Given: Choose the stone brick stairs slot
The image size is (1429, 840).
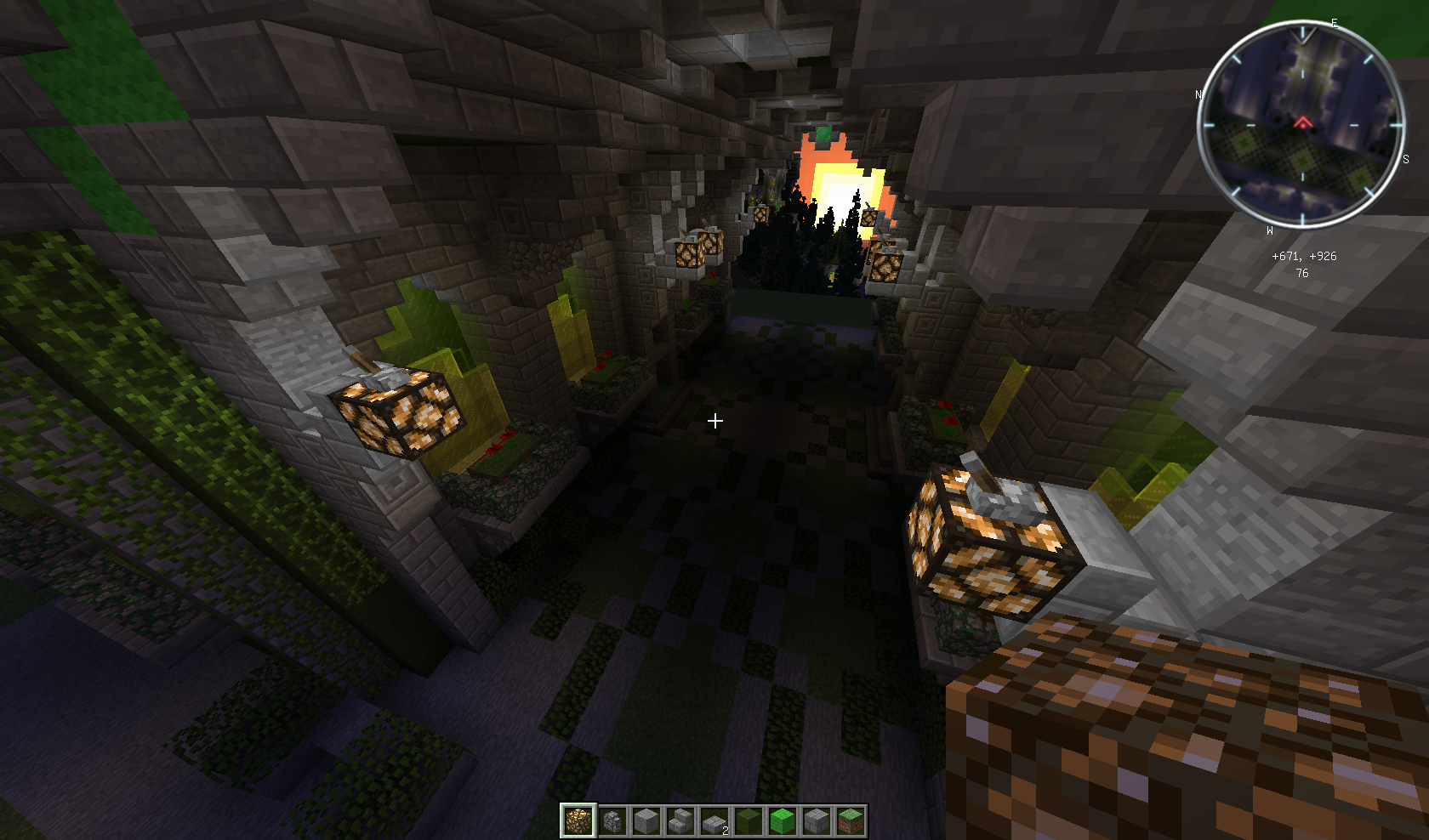Looking at the screenshot, I should tap(680, 821).
